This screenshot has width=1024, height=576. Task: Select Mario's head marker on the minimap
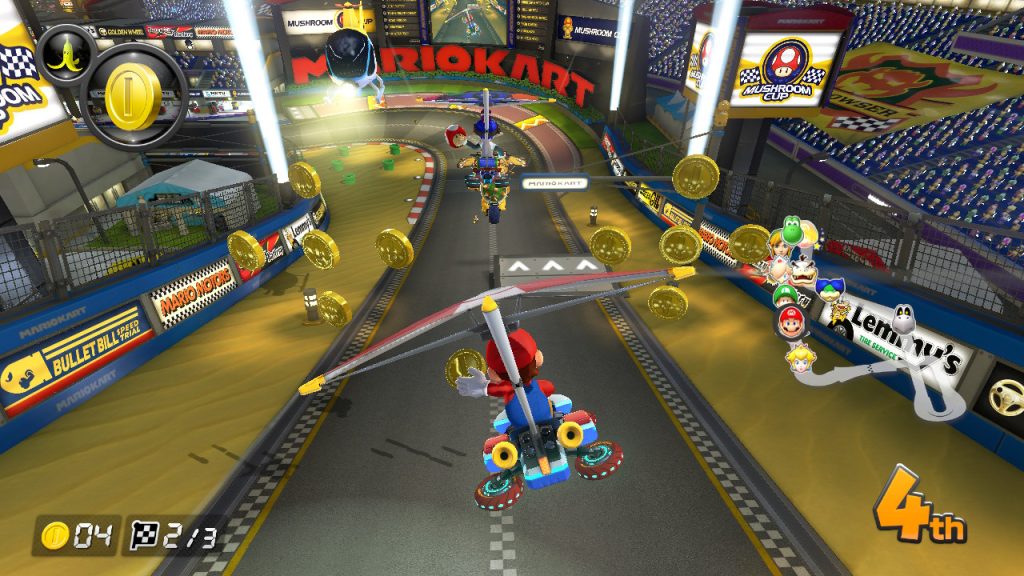pyautogui.click(x=792, y=323)
